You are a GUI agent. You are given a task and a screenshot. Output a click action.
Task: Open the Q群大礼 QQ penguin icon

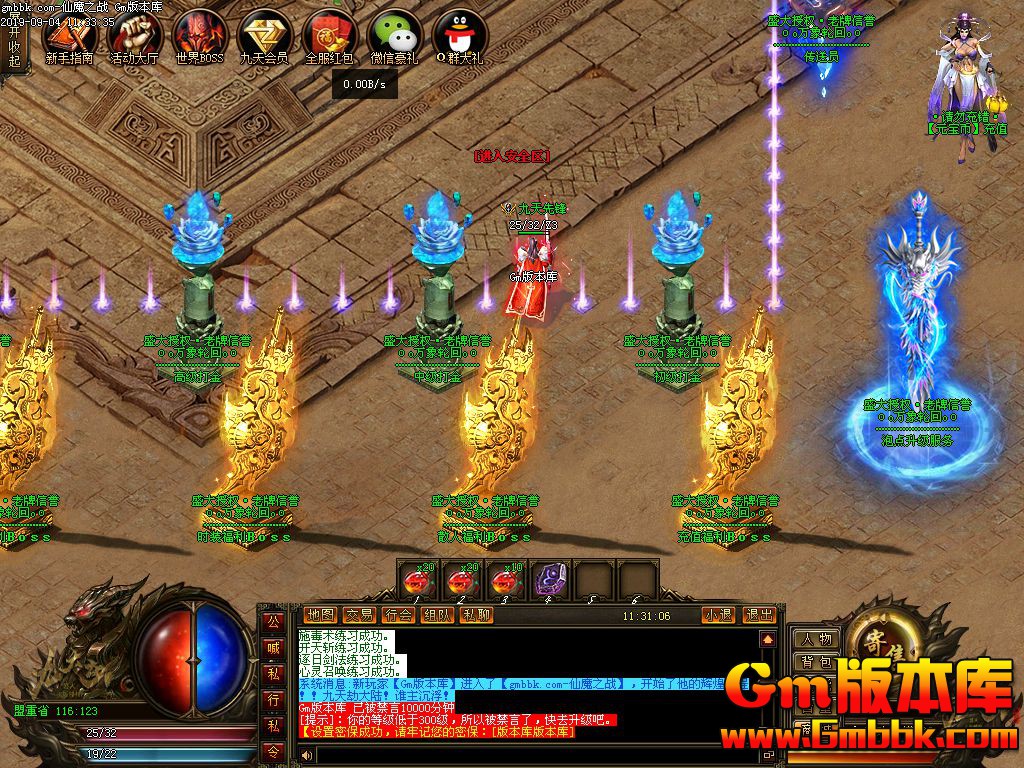click(459, 37)
